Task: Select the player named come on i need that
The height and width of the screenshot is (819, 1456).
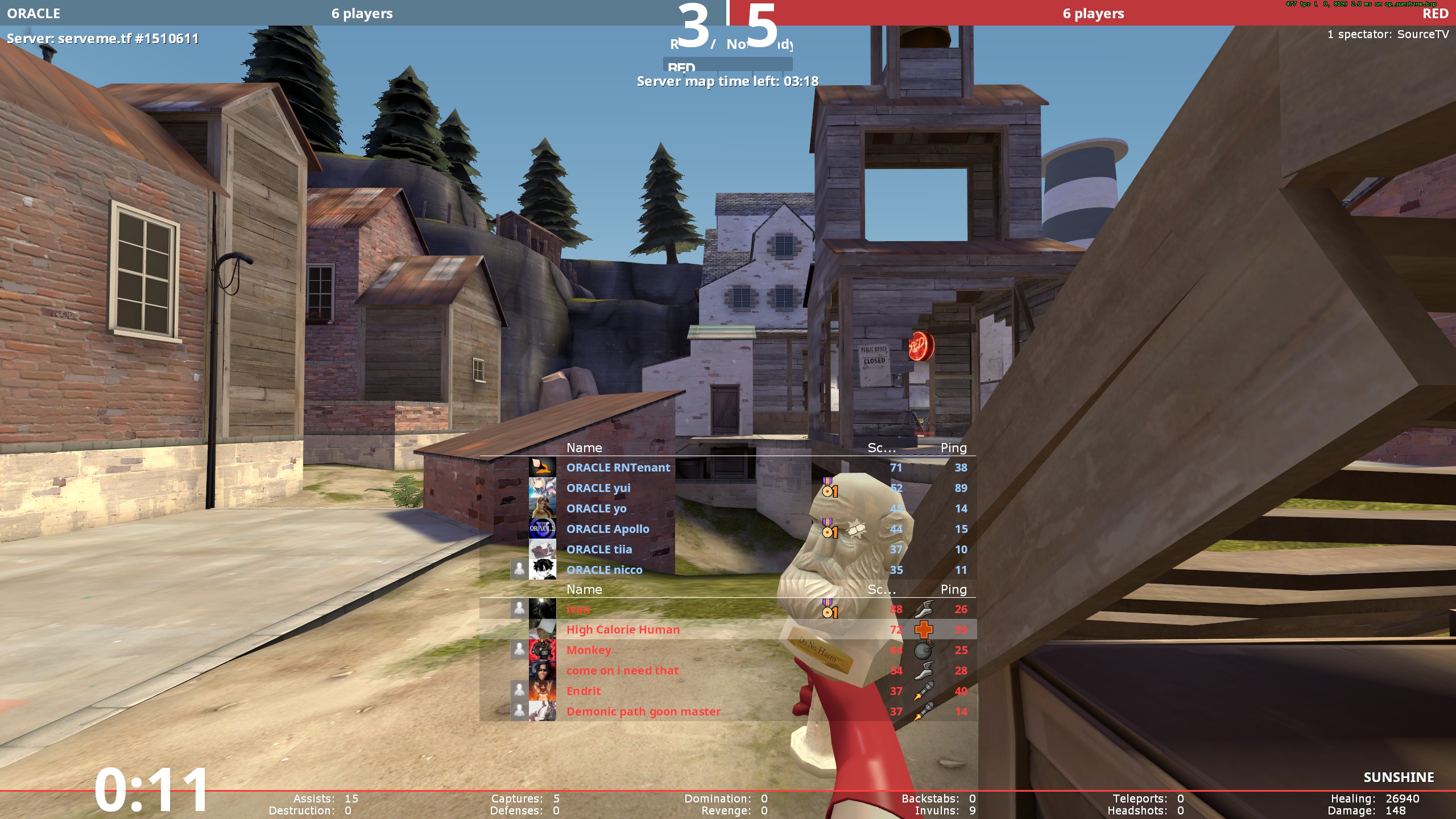Action: [622, 671]
